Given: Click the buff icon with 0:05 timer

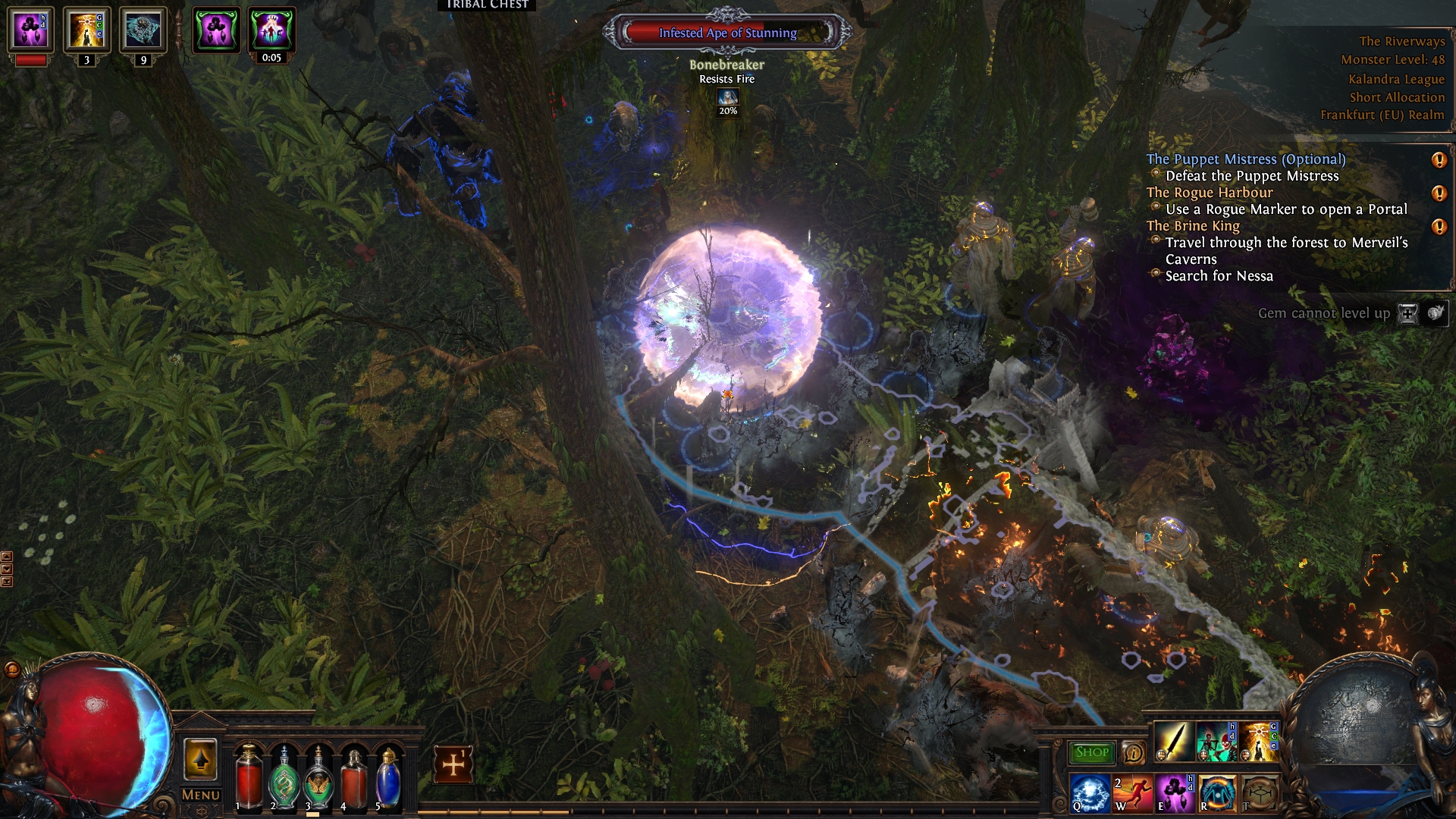Looking at the screenshot, I should pyautogui.click(x=271, y=30).
